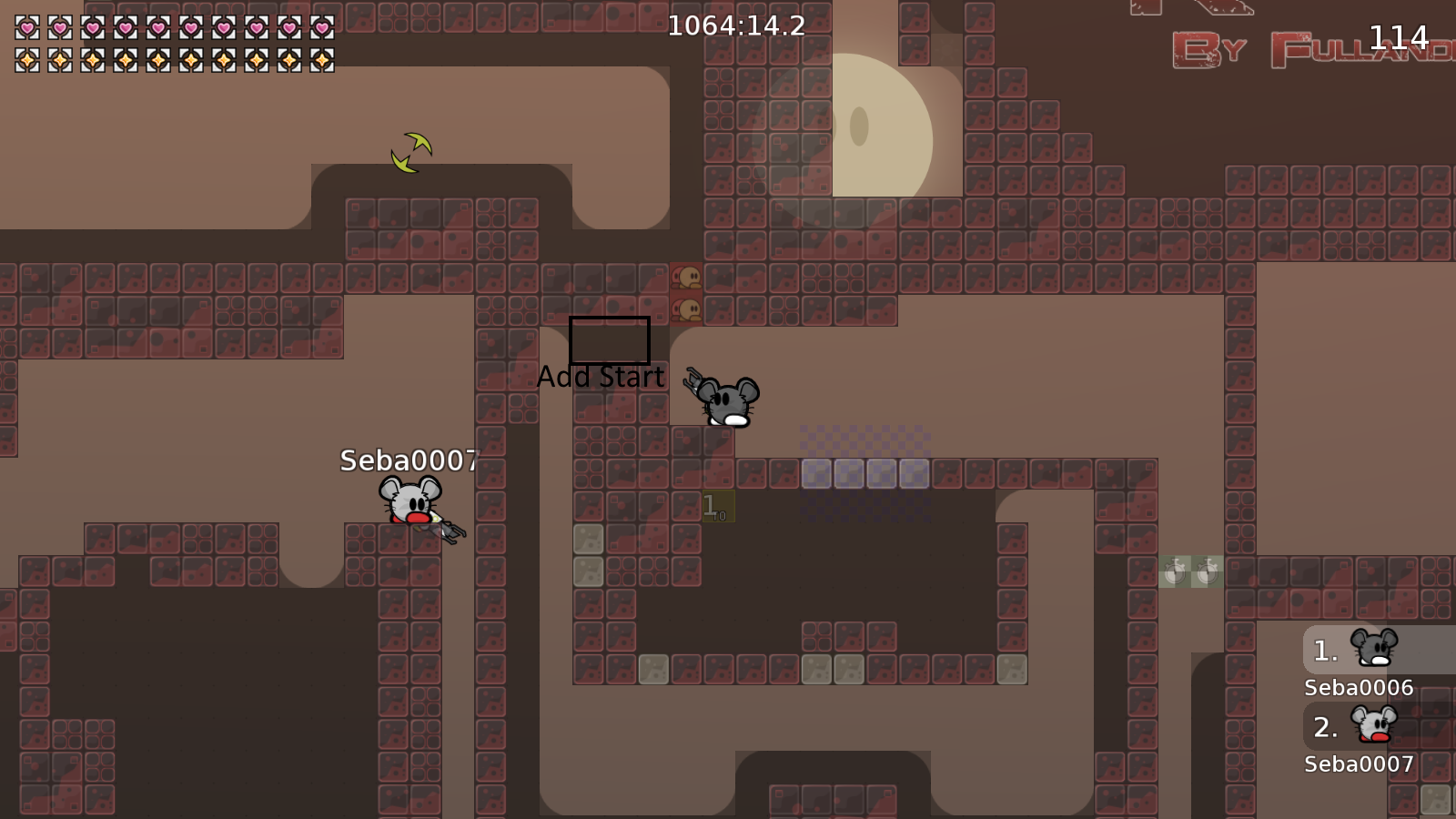Click the final armor shield icon in the row
The image size is (1456, 819).
tap(321, 60)
